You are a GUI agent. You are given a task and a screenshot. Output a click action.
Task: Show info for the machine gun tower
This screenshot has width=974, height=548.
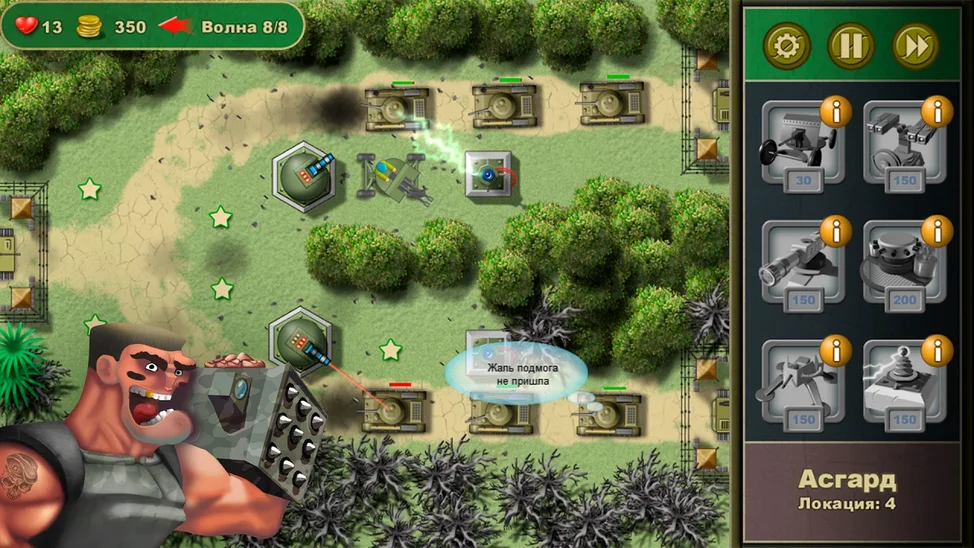click(x=835, y=111)
